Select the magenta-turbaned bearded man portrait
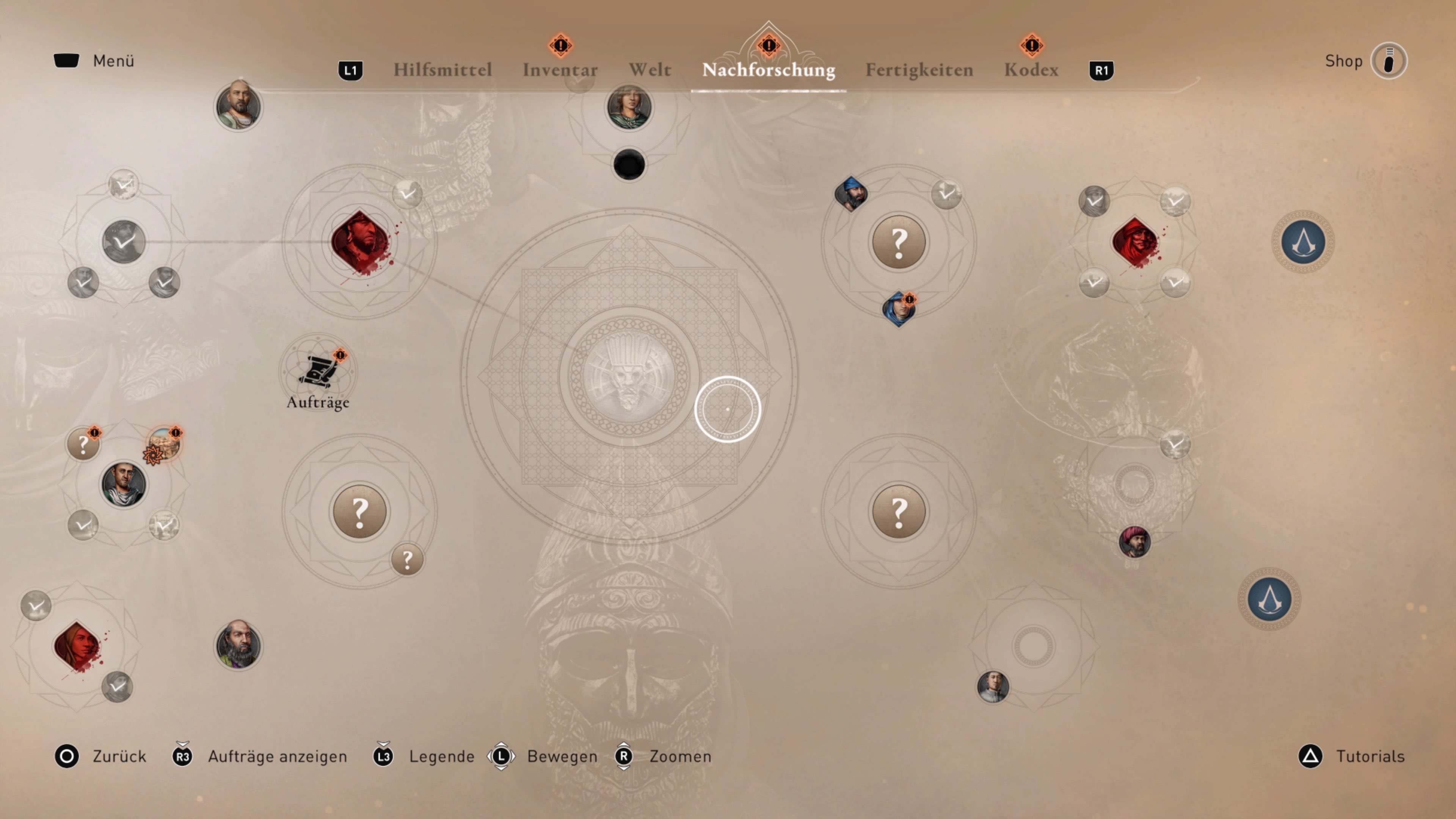 pos(1134,541)
